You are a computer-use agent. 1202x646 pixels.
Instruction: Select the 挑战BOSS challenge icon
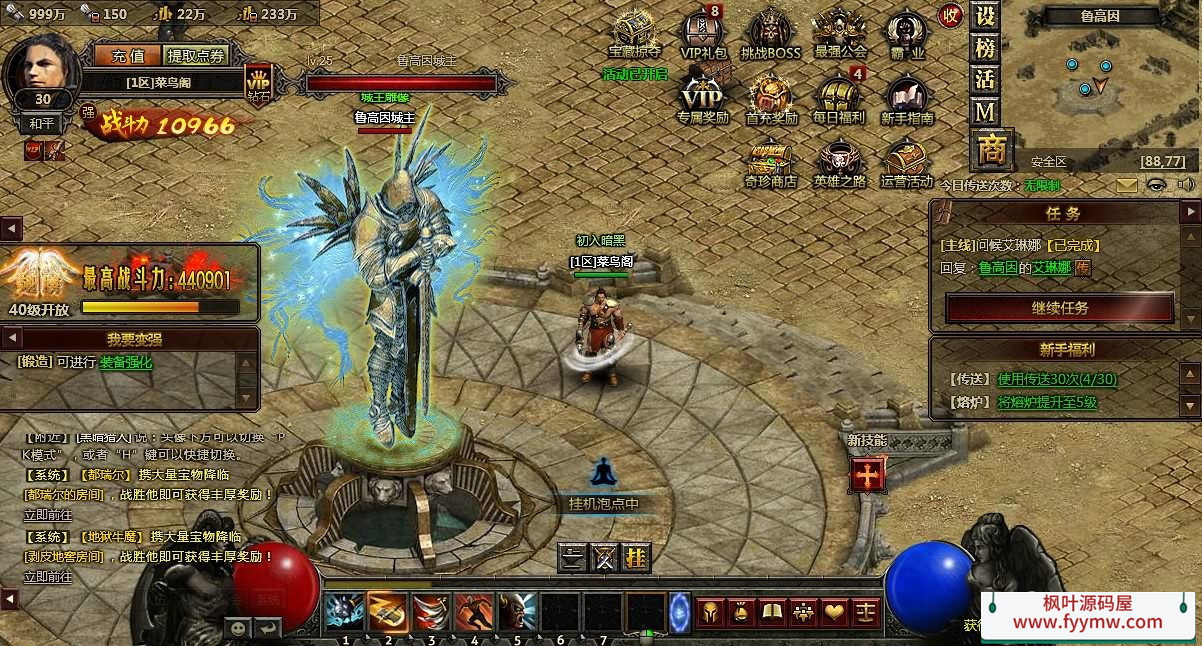tap(771, 32)
